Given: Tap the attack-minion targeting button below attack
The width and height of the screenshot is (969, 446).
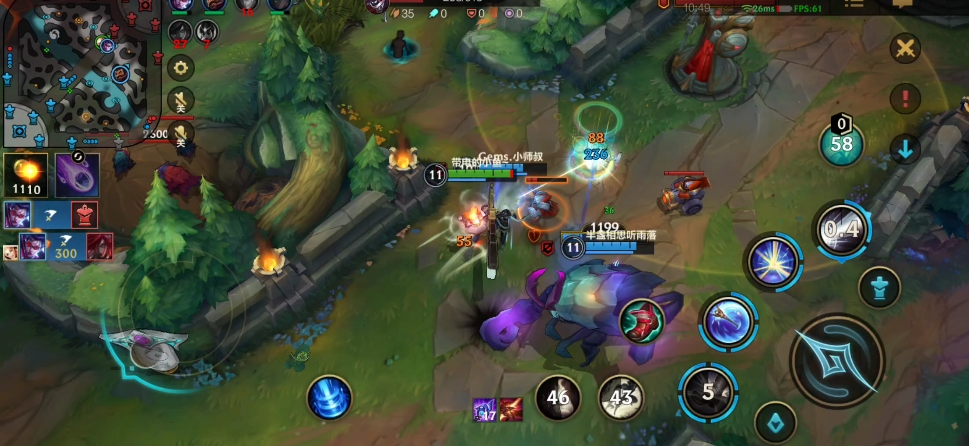Looking at the screenshot, I should (x=774, y=422).
